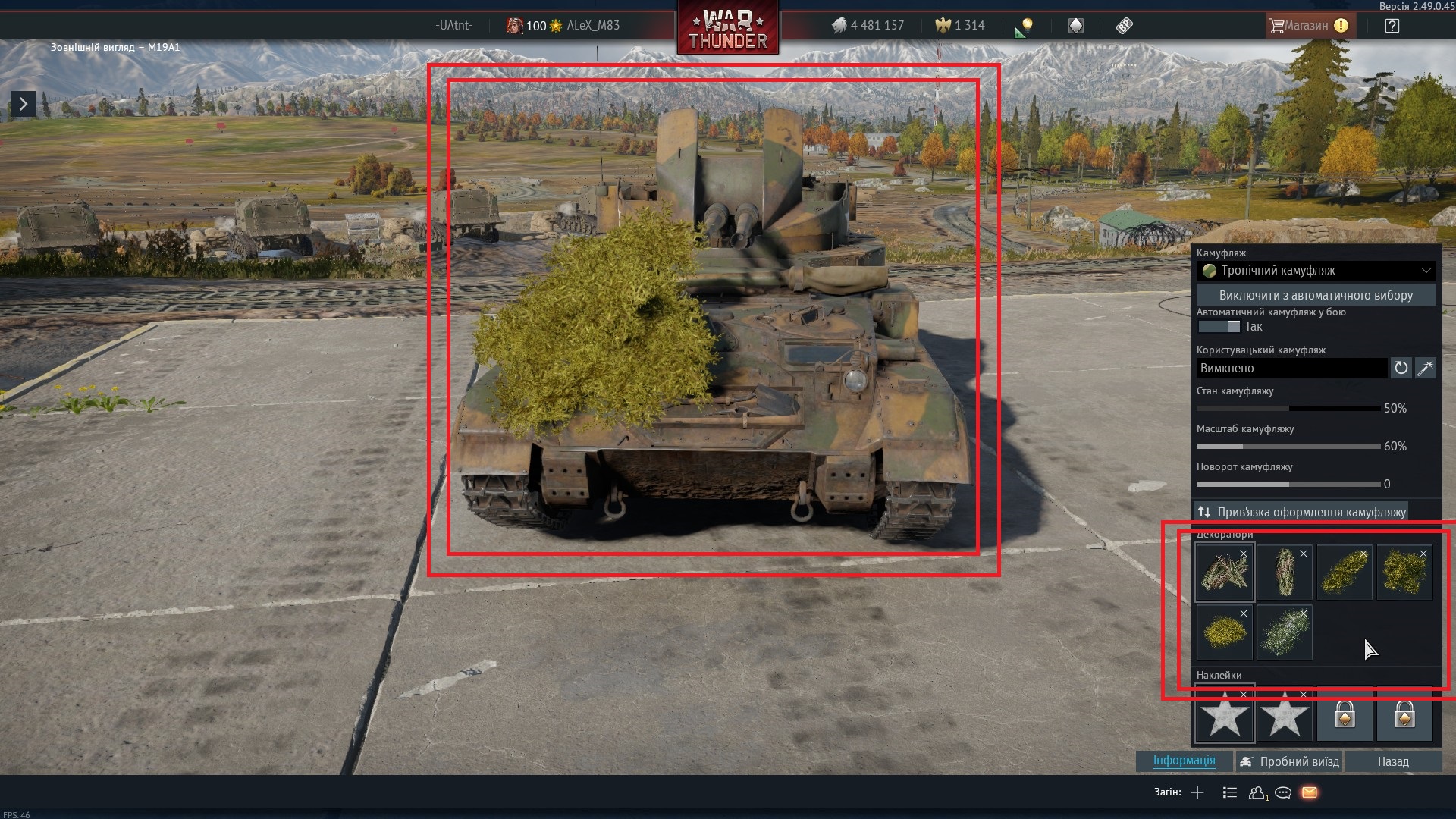Click the magic wand camouflage icon
The image size is (1456, 819).
[1426, 368]
